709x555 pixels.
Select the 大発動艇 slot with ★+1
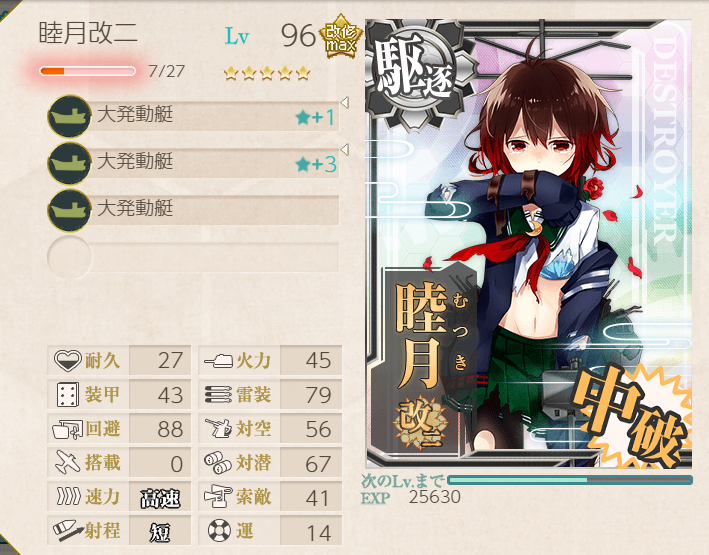click(195, 116)
